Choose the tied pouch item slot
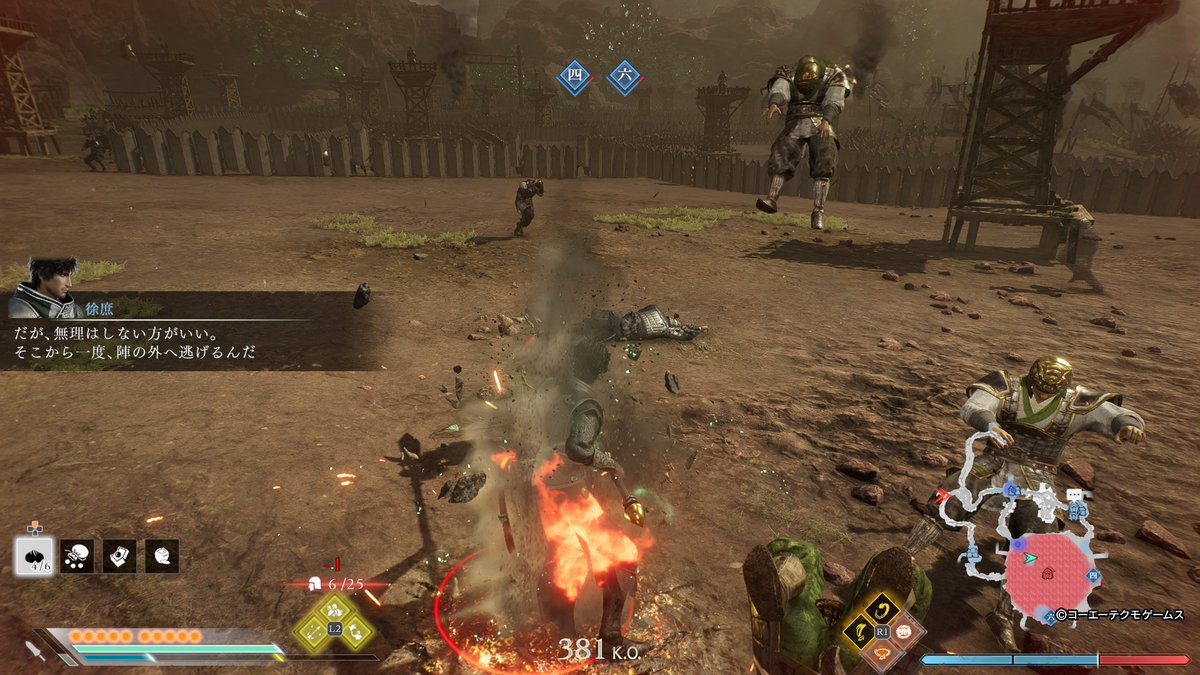This screenshot has width=1200, height=675. (x=76, y=556)
